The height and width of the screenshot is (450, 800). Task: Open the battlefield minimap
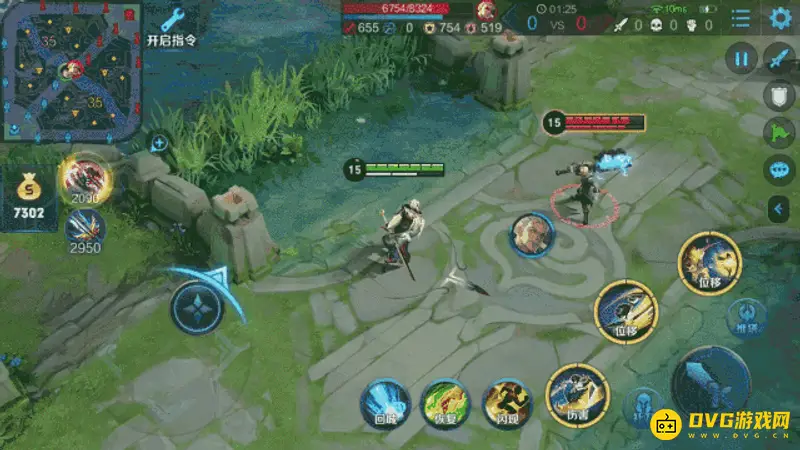[x=71, y=70]
